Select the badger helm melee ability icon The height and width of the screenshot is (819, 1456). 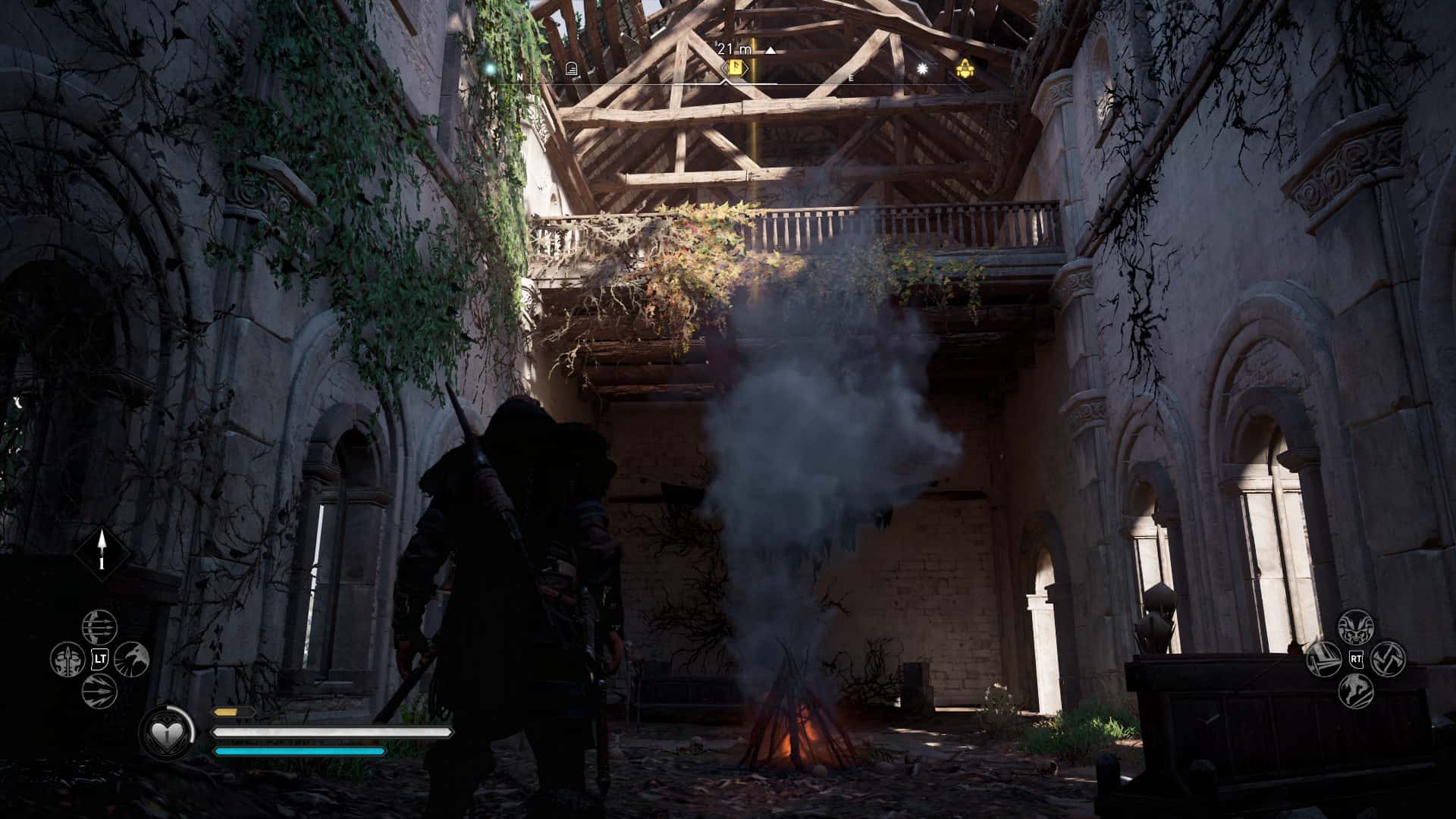[x=1356, y=627]
